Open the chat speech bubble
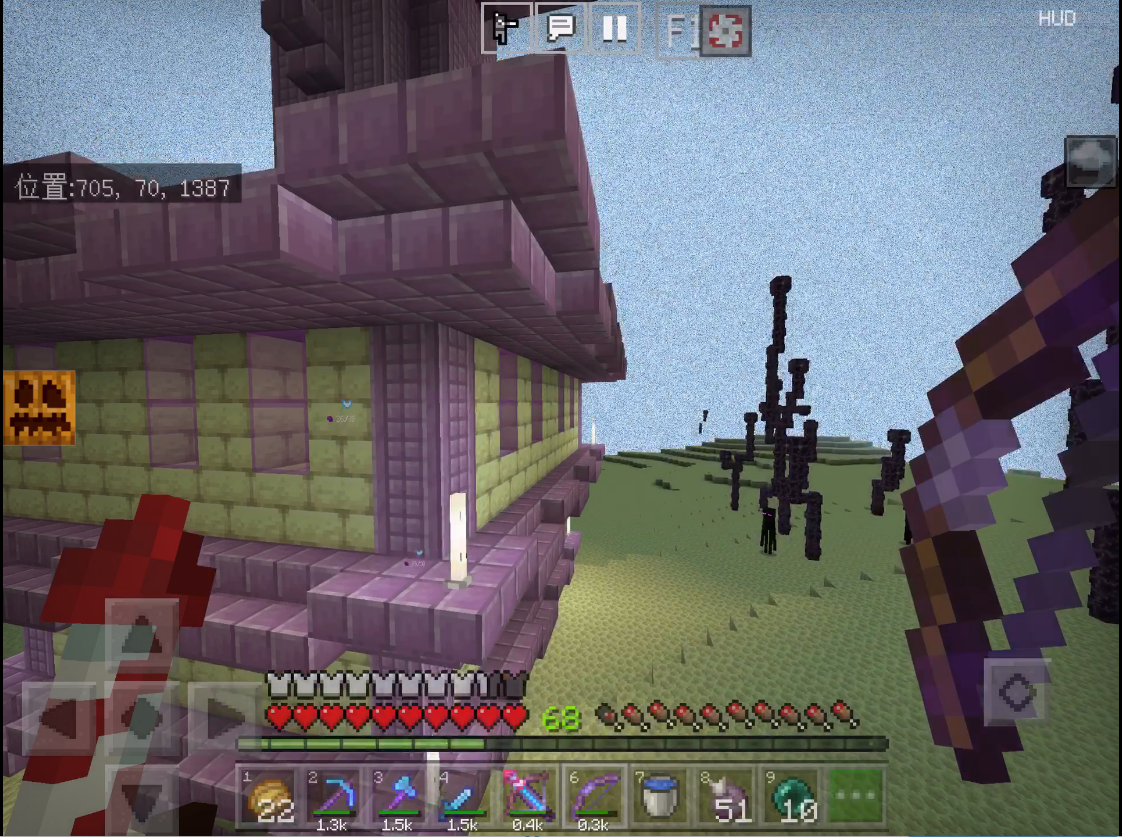Screen dimensions: 1122x837 (561, 28)
